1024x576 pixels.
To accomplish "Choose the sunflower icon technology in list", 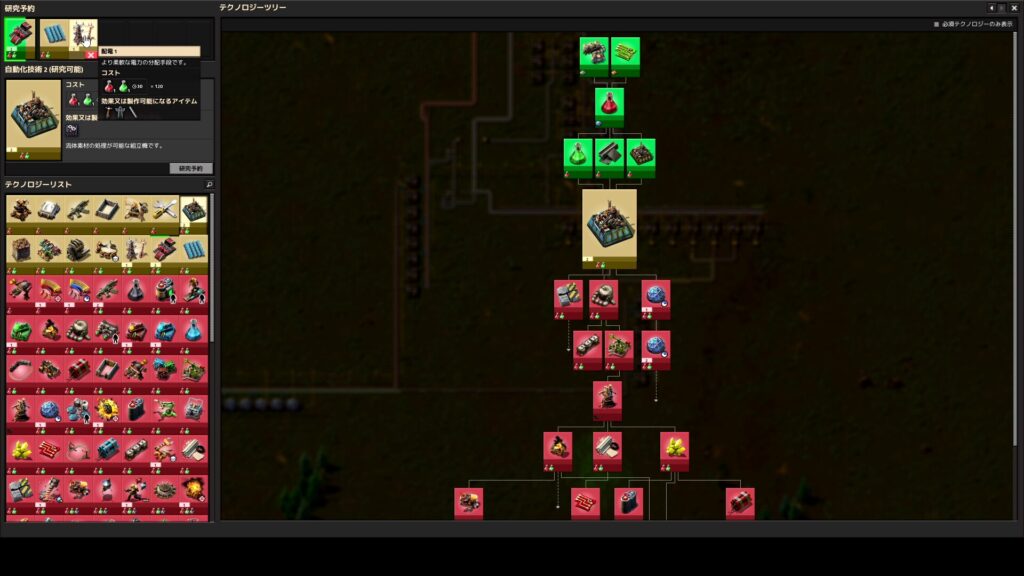I will pyautogui.click(x=107, y=410).
